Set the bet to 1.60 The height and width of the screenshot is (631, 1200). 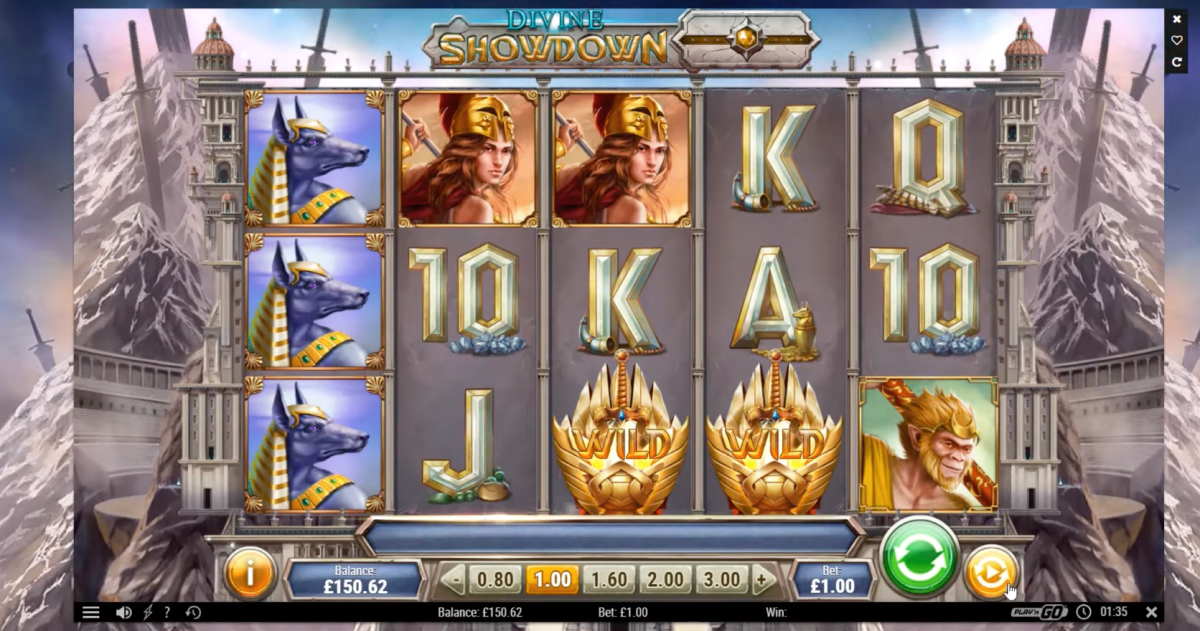[608, 579]
